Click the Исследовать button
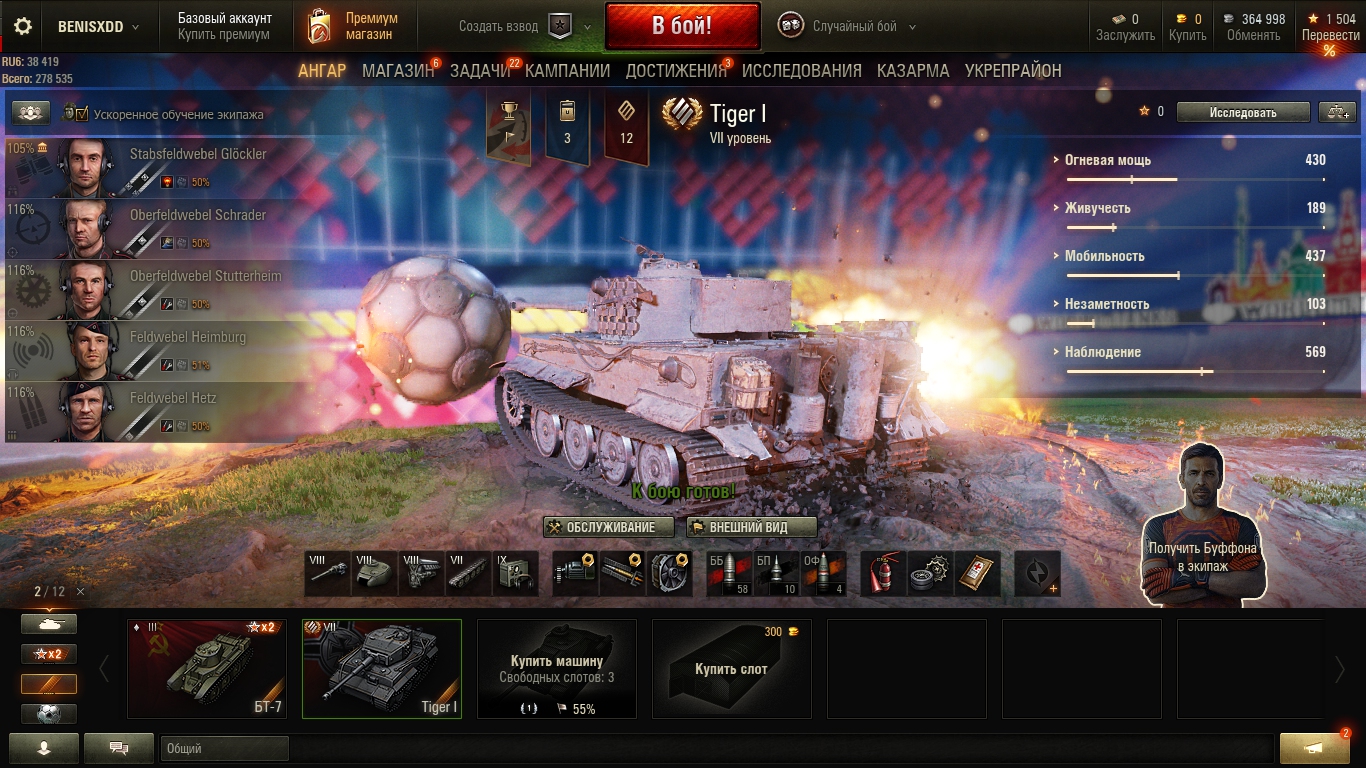 (x=1242, y=112)
